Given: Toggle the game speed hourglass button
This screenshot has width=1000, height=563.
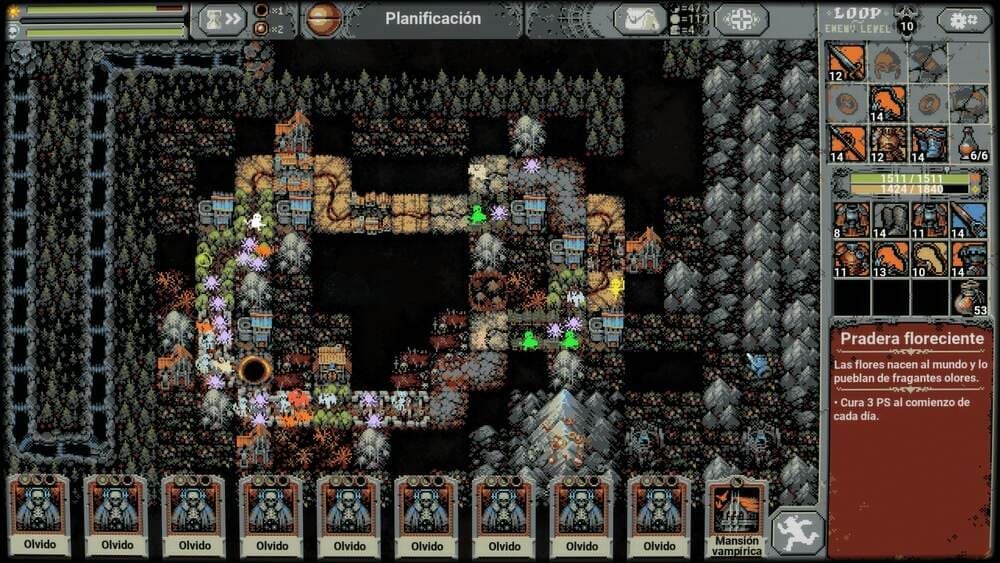Looking at the screenshot, I should coord(220,19).
